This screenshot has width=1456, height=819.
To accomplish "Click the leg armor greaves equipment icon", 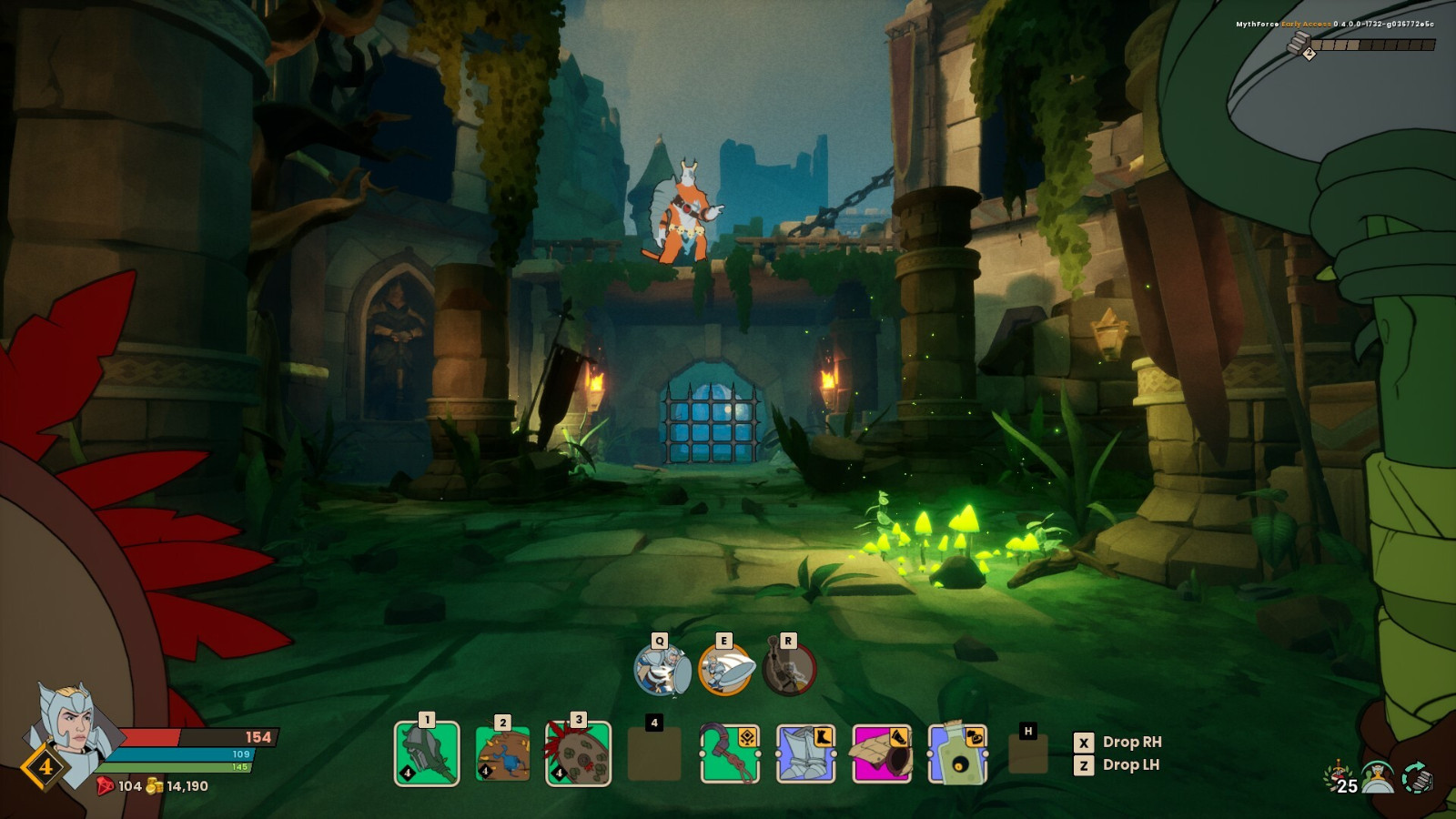I will tap(804, 753).
